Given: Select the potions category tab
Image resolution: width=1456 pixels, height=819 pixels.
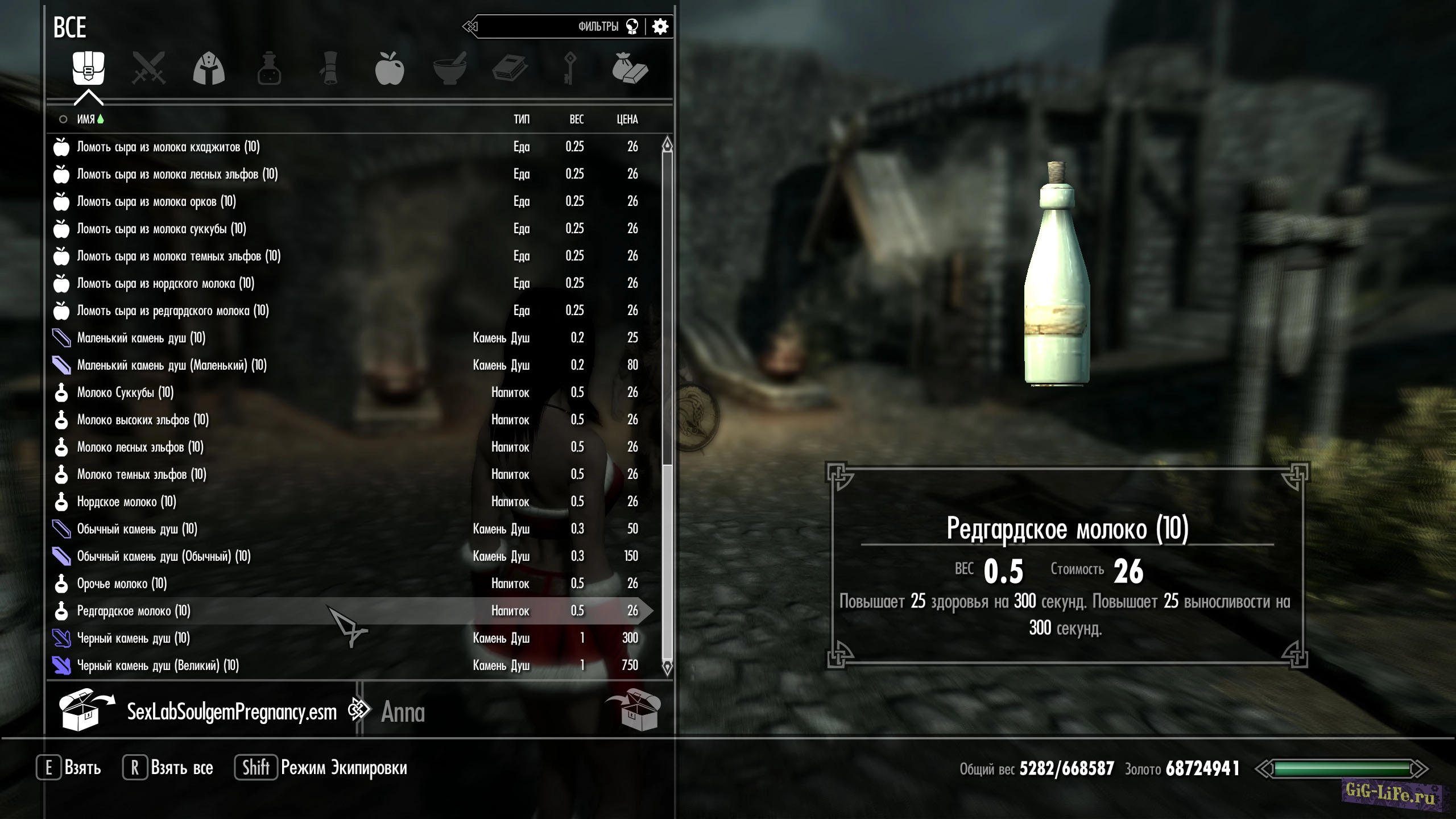Looking at the screenshot, I should [x=269, y=69].
